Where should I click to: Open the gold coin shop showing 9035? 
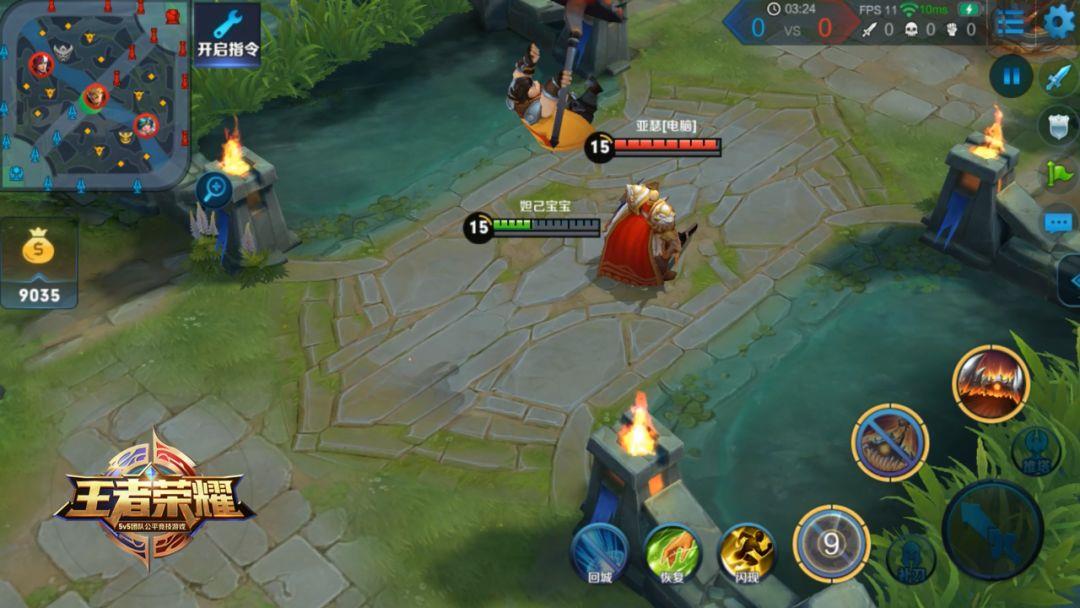click(x=38, y=266)
